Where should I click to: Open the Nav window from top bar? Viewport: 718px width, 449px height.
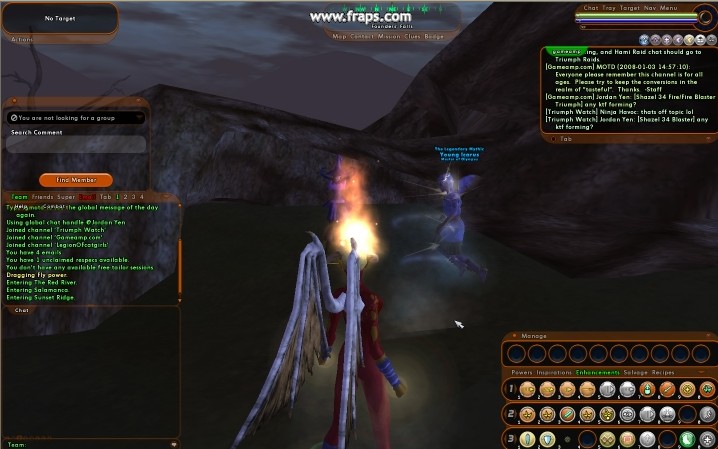point(651,8)
